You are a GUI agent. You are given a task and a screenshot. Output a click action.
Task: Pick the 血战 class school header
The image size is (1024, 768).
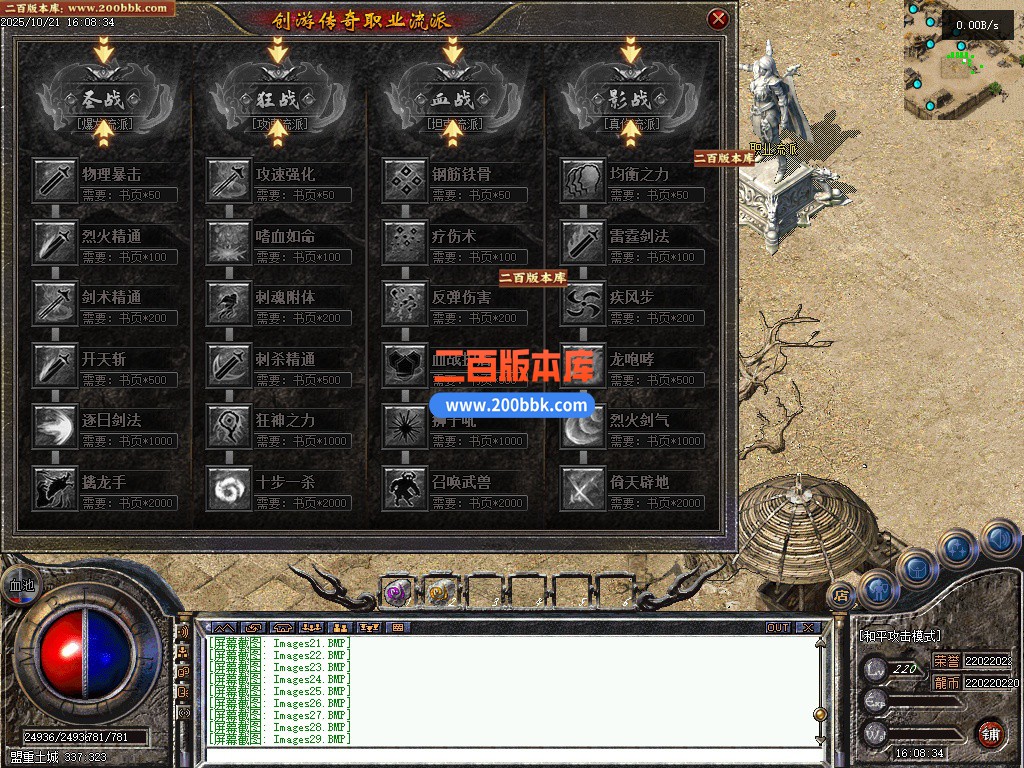coord(453,99)
